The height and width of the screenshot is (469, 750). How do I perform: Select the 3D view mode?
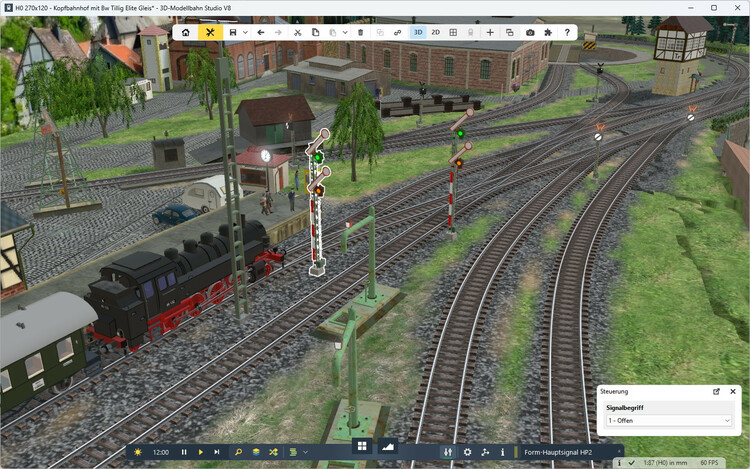[x=418, y=32]
